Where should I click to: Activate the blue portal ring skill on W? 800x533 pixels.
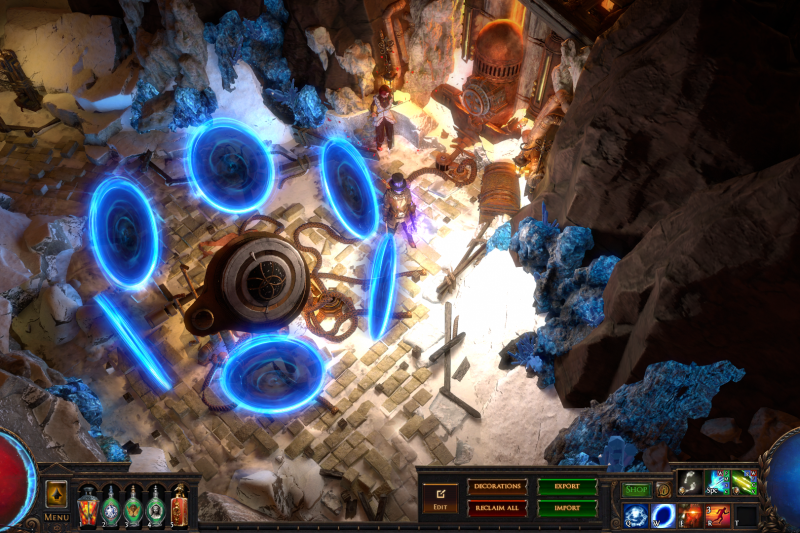(x=662, y=516)
